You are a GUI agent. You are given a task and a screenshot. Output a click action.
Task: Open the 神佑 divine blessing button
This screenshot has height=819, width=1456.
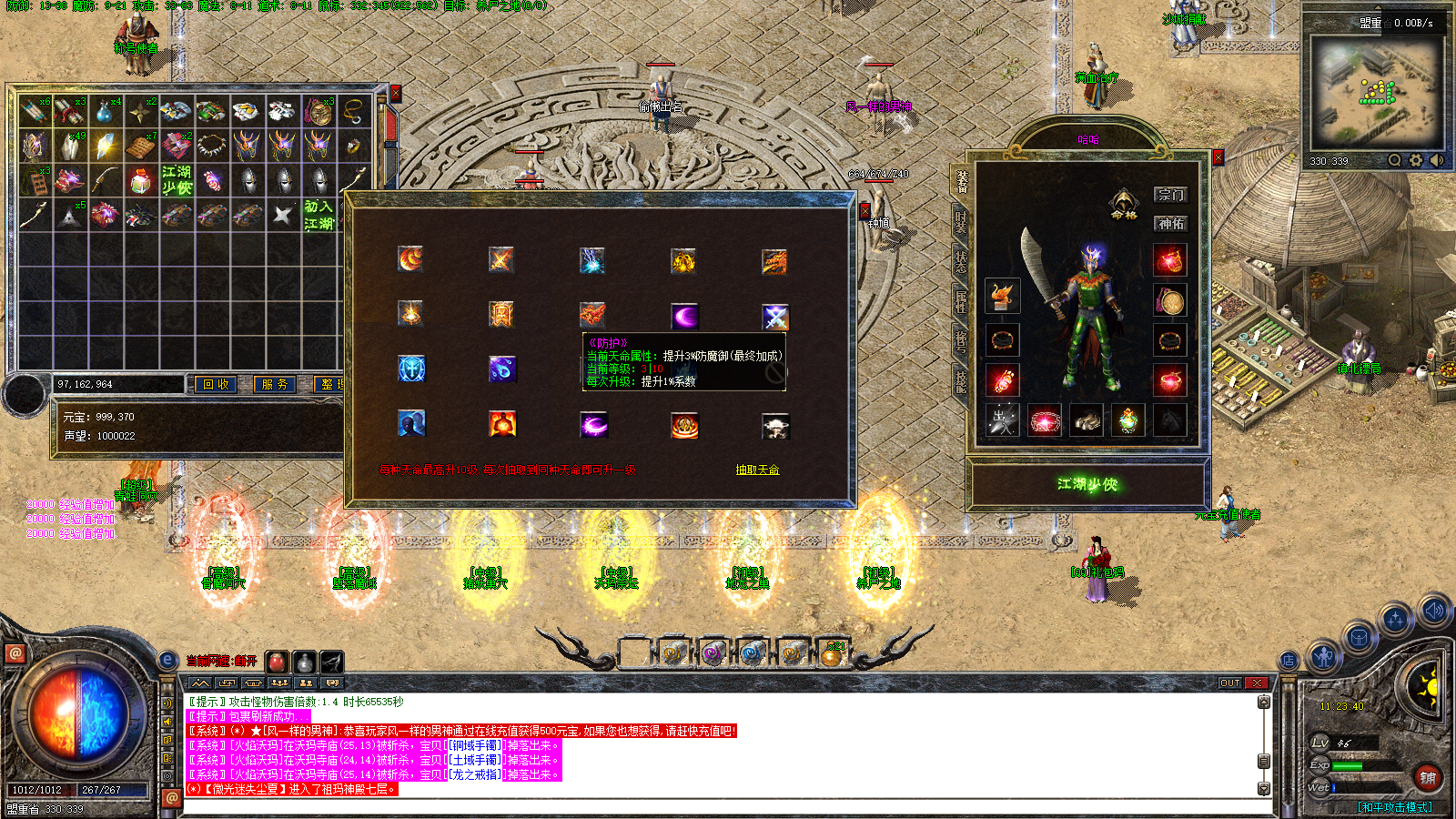pyautogui.click(x=1170, y=223)
